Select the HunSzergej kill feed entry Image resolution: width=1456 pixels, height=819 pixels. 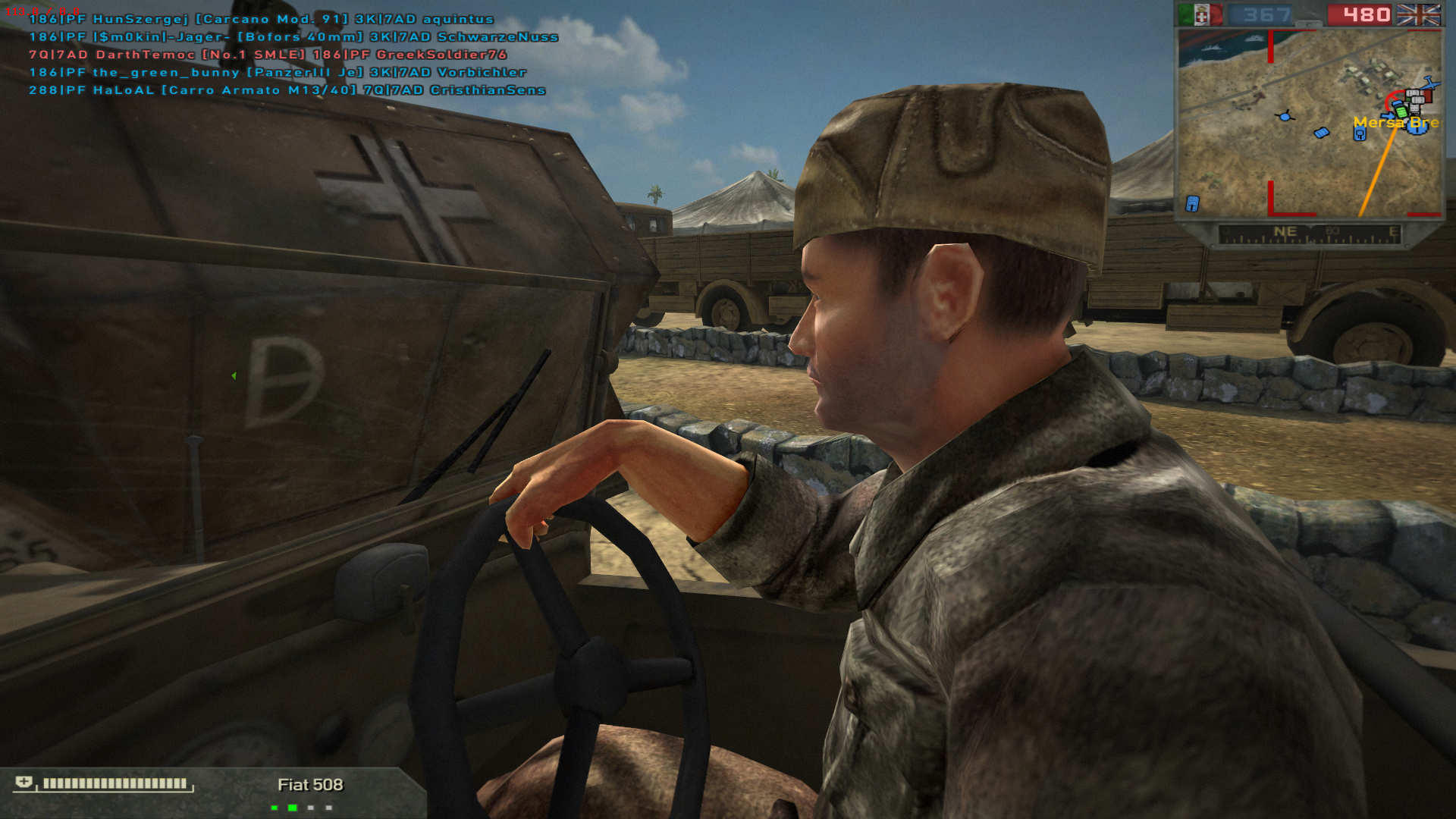pyautogui.click(x=262, y=19)
